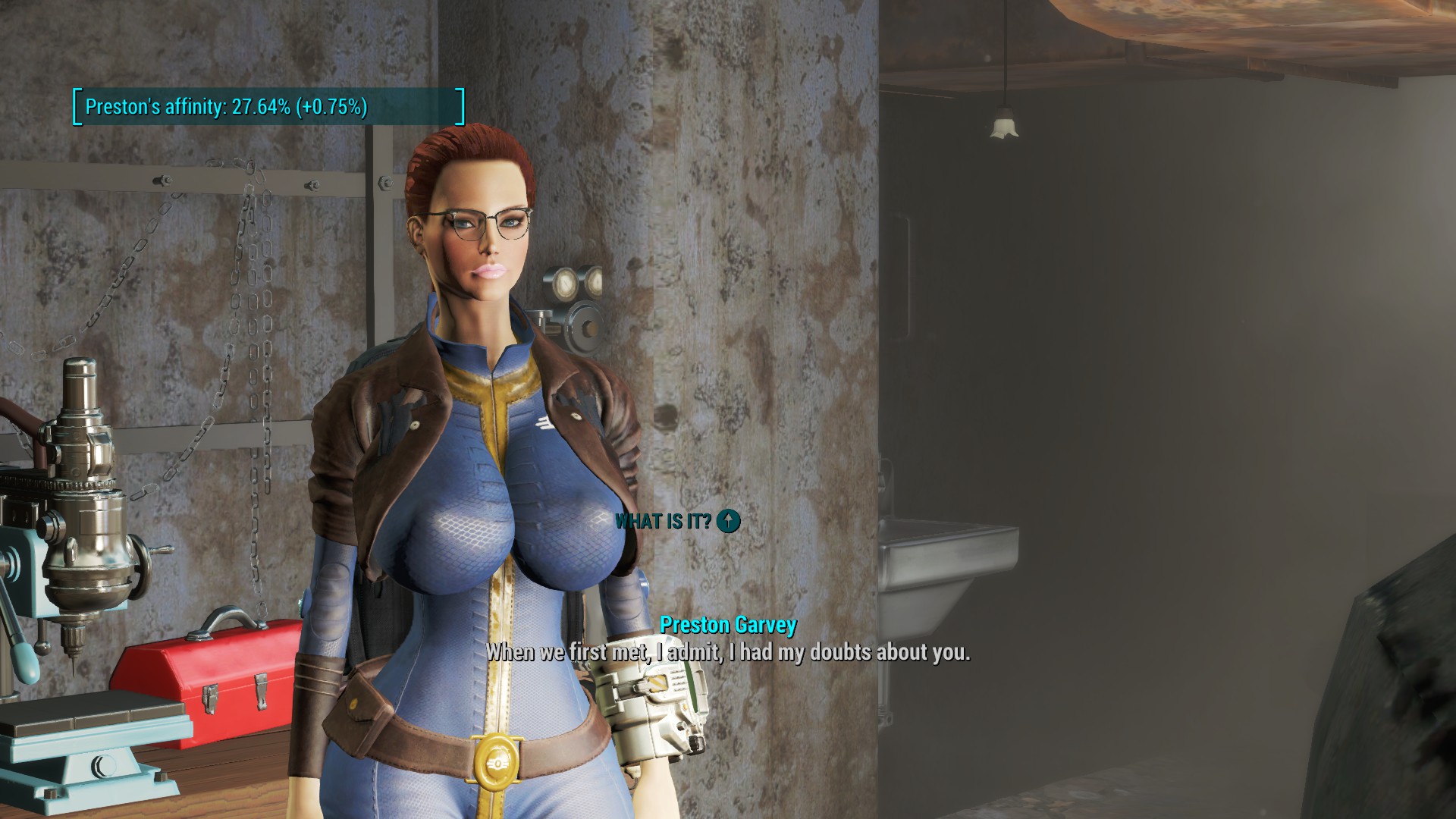Choose the "What is it?" dialogue reply
The height and width of the screenshot is (819, 1456).
[x=664, y=521]
